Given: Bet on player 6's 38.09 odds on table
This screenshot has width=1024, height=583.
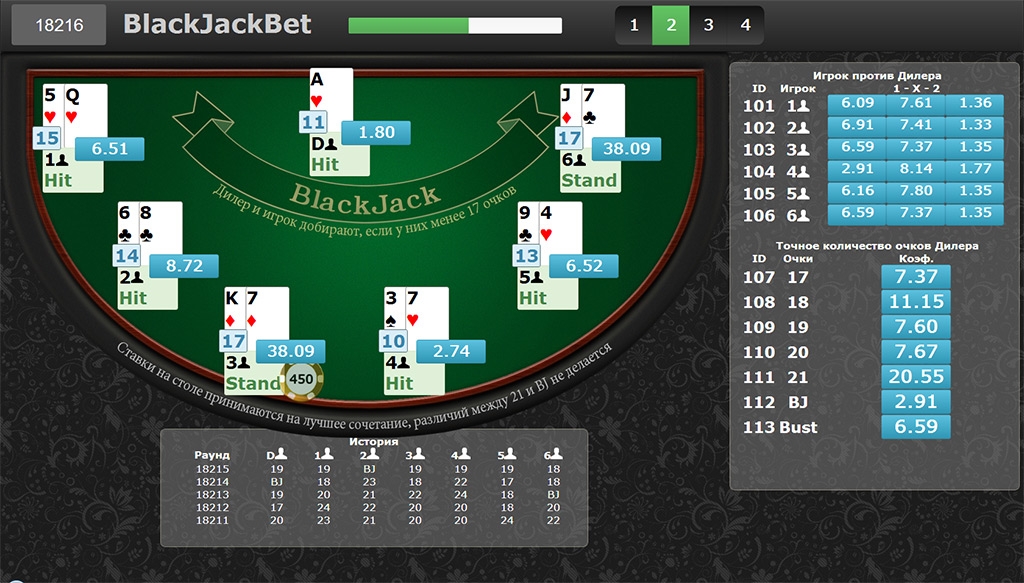Looking at the screenshot, I should pos(627,149).
